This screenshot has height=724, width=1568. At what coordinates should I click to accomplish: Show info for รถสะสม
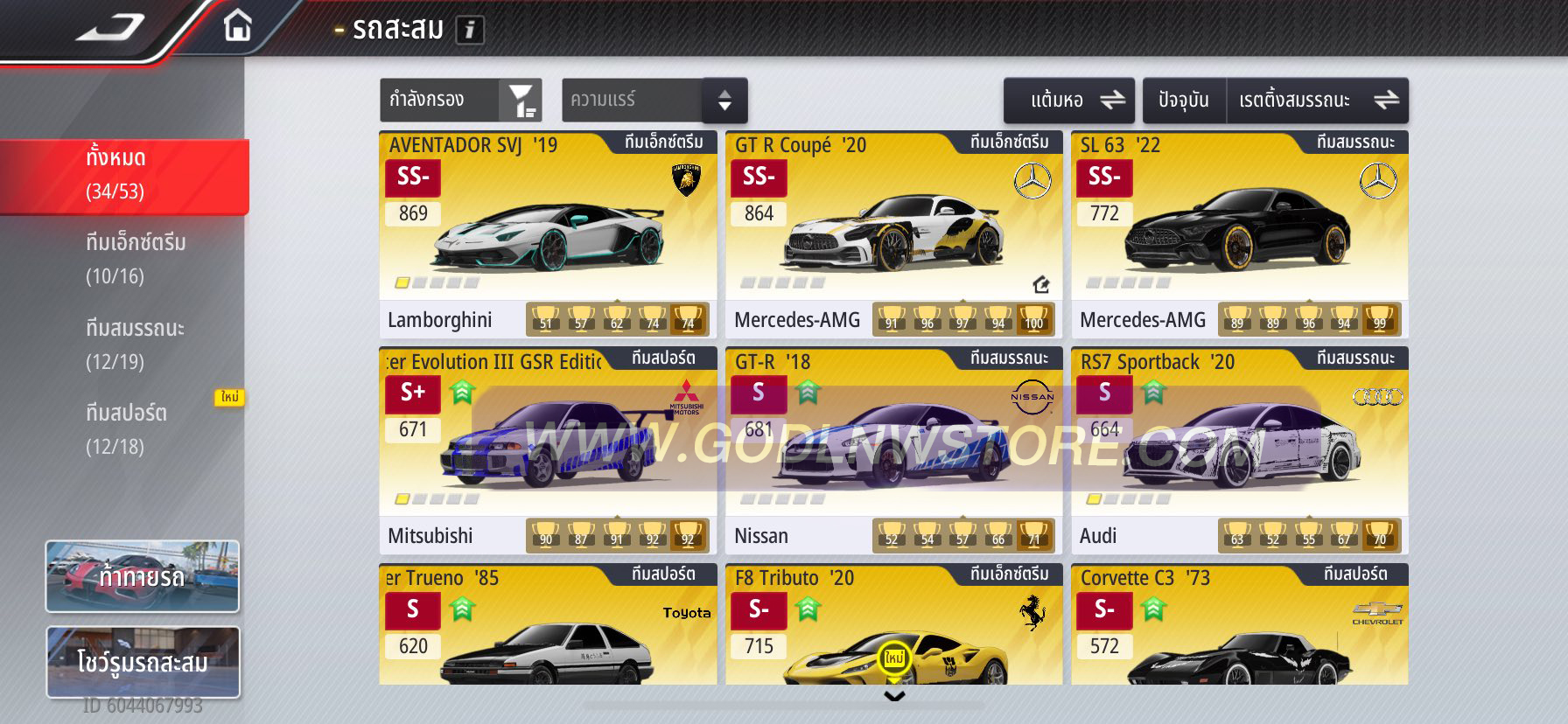pyautogui.click(x=470, y=31)
